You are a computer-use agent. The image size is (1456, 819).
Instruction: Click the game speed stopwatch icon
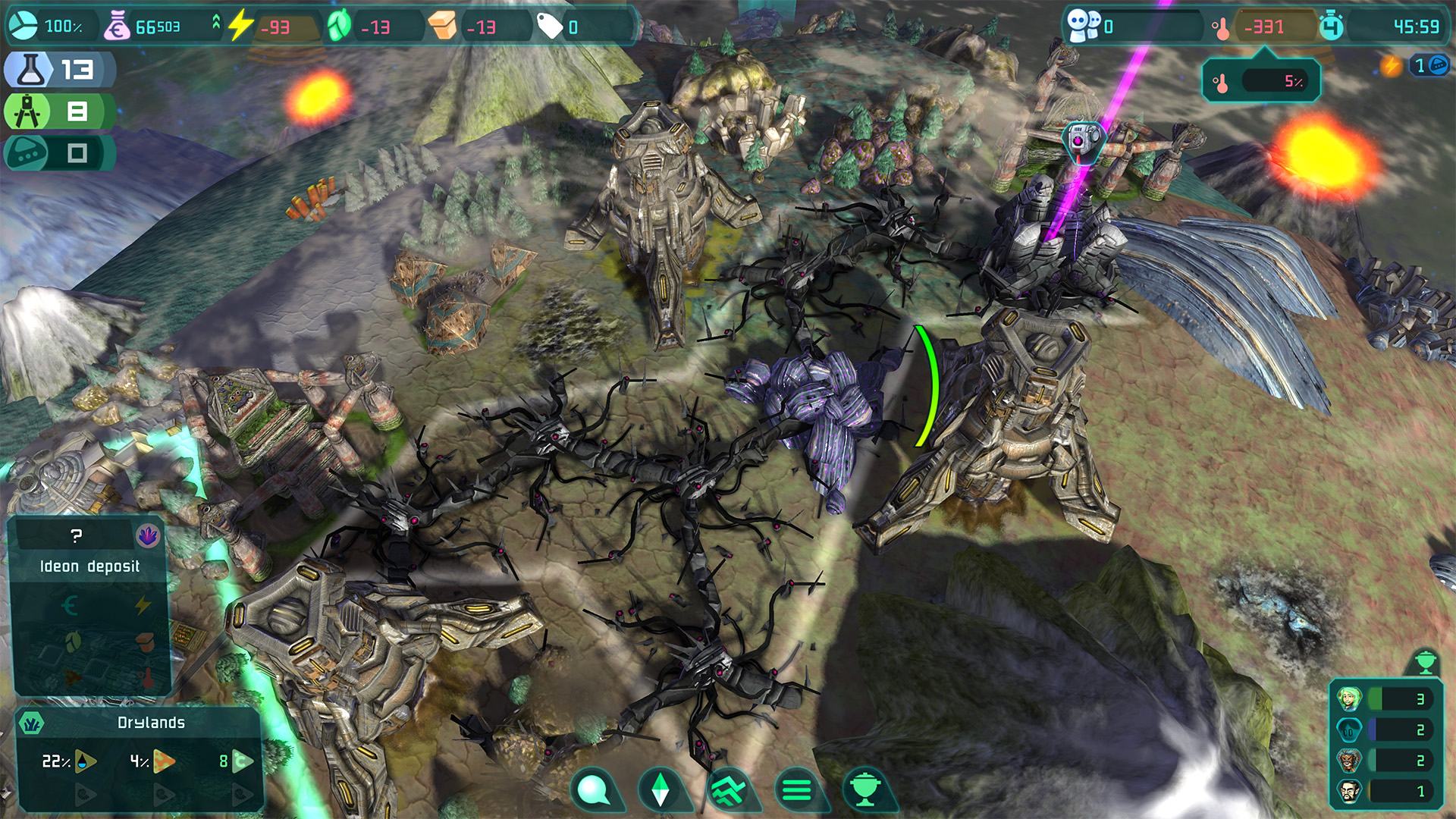coord(1332,27)
